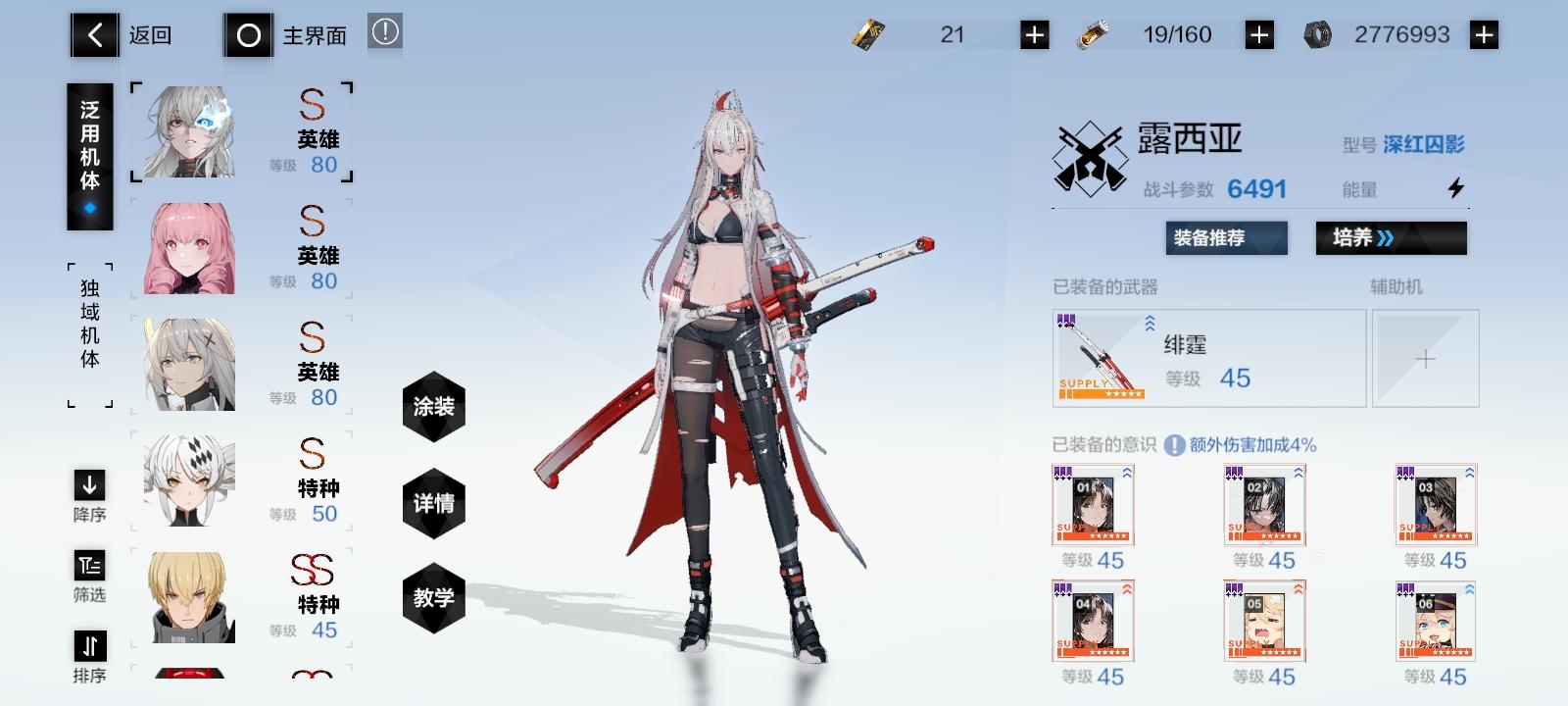Viewport: 1568px width, 706px height.
Task: Open the 主界面 home circle icon
Action: click(250, 33)
